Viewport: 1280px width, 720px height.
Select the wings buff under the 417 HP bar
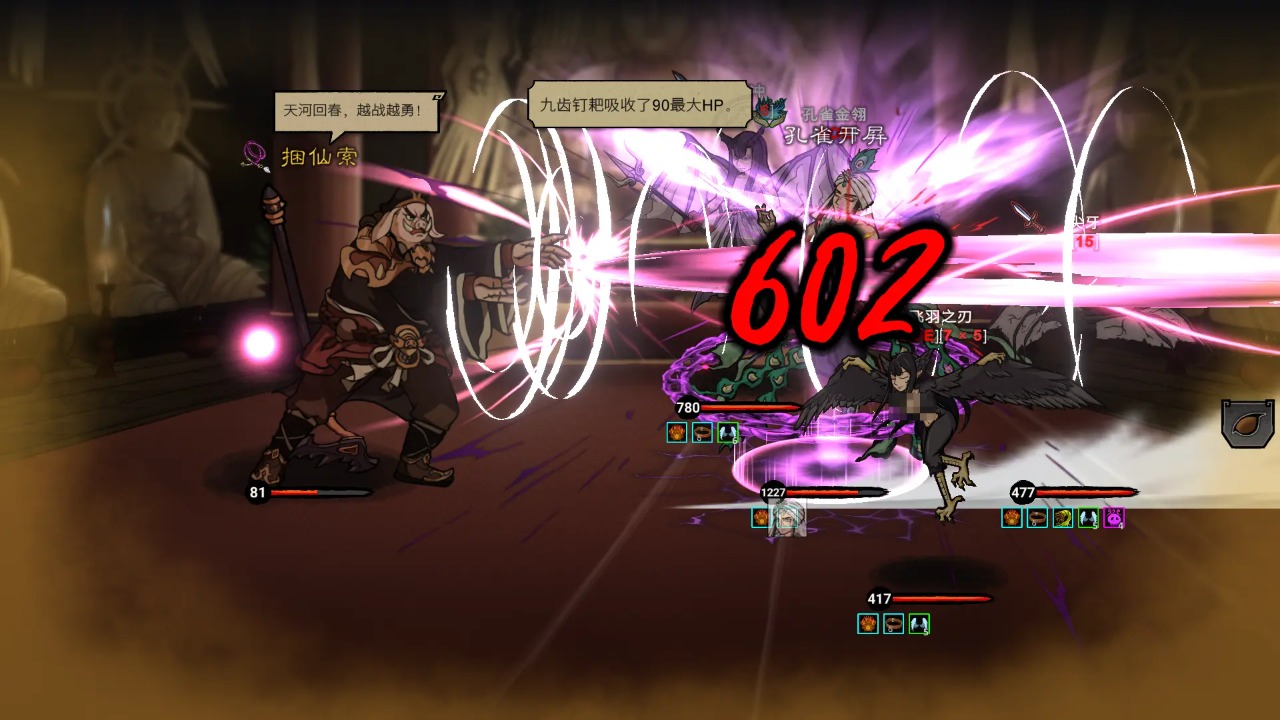(919, 624)
